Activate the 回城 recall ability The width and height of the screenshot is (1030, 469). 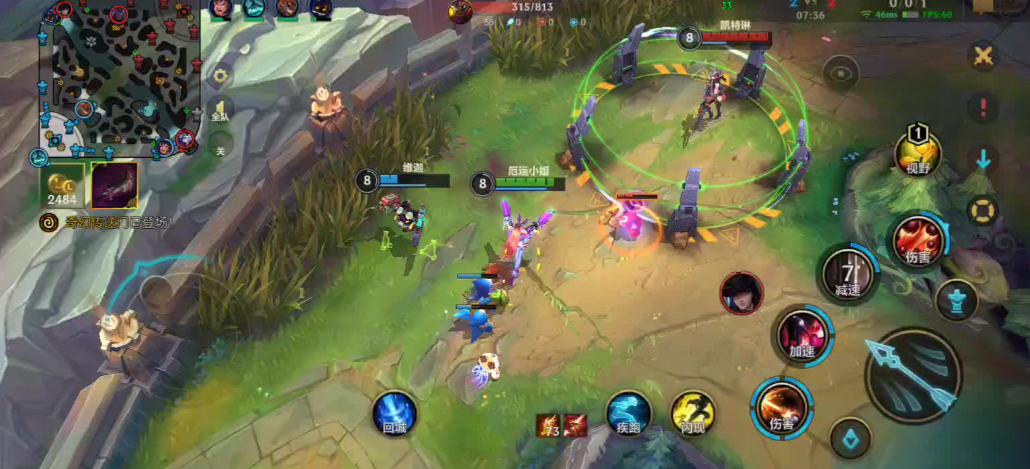point(395,413)
